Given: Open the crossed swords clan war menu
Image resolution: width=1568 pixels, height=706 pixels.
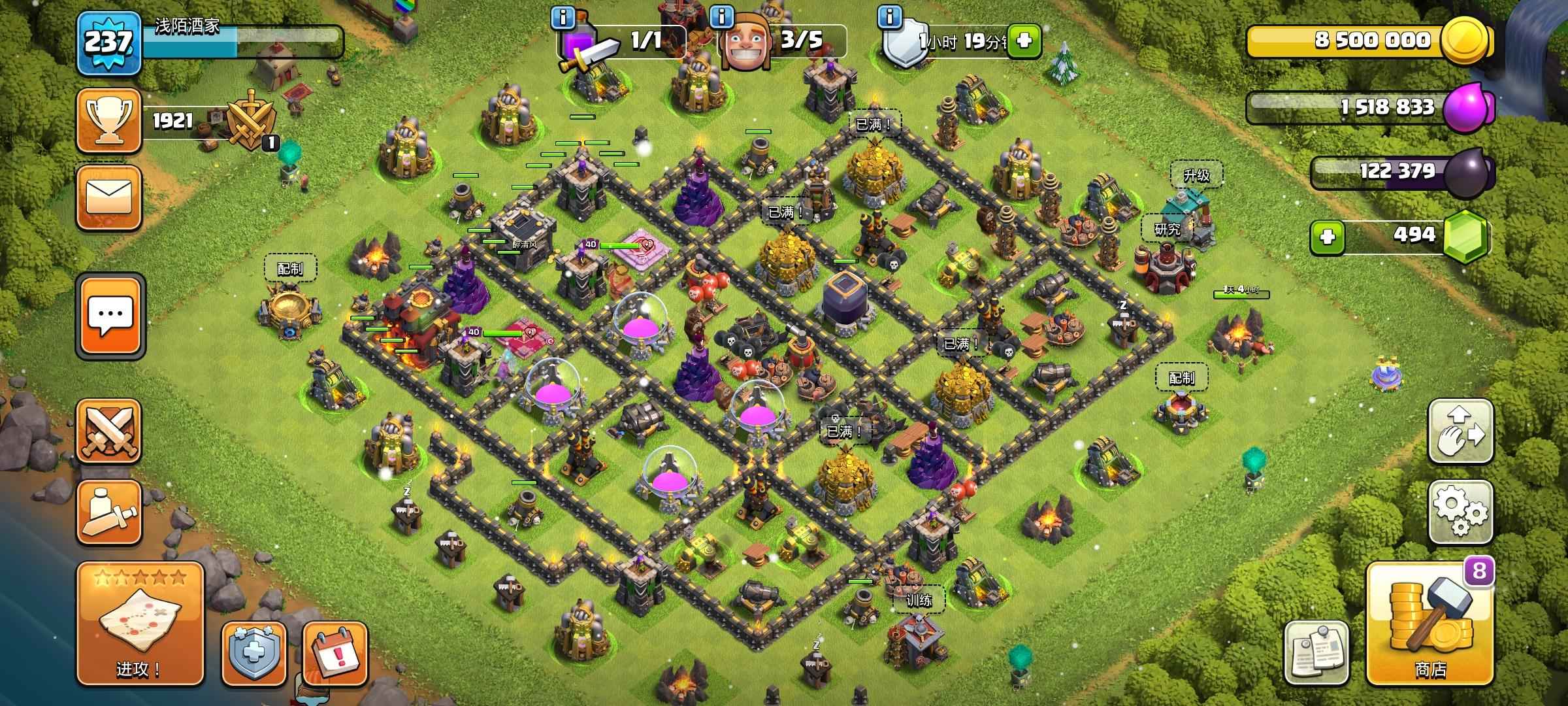Looking at the screenshot, I should (109, 431).
